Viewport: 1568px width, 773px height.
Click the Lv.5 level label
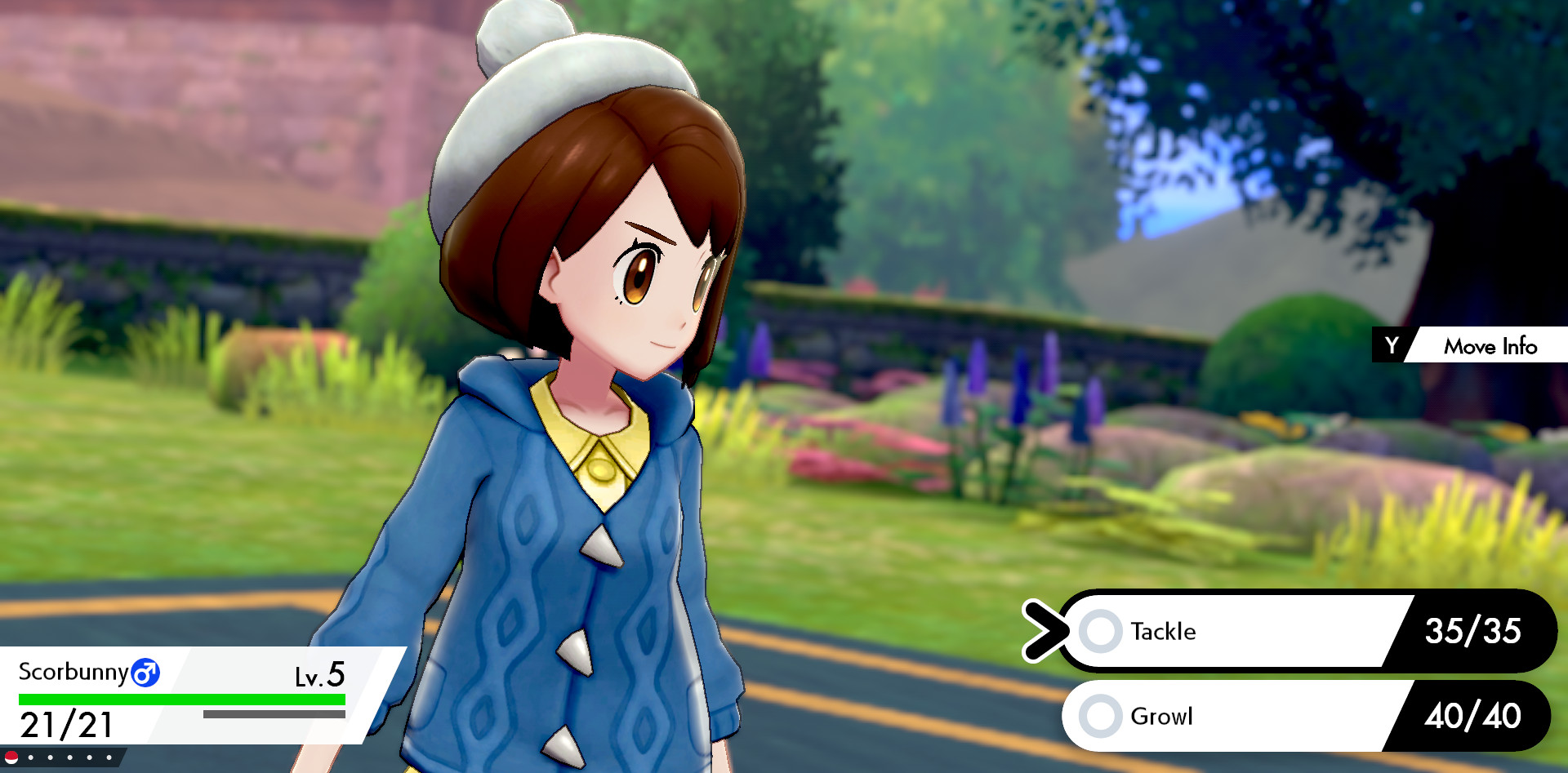318,674
